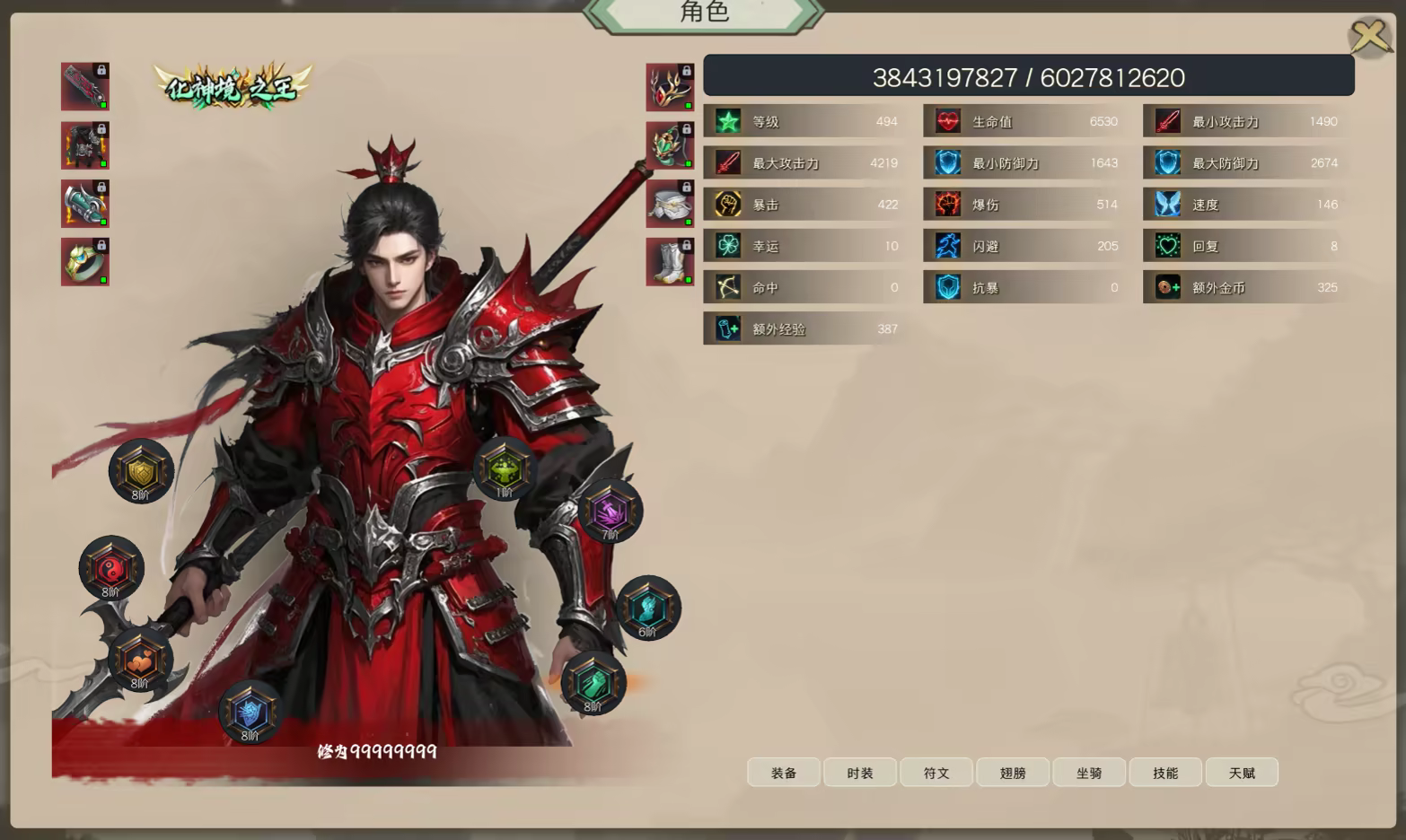Viewport: 1406px width, 840px height.
Task: Click the ring equipment slot
Action: (83, 260)
